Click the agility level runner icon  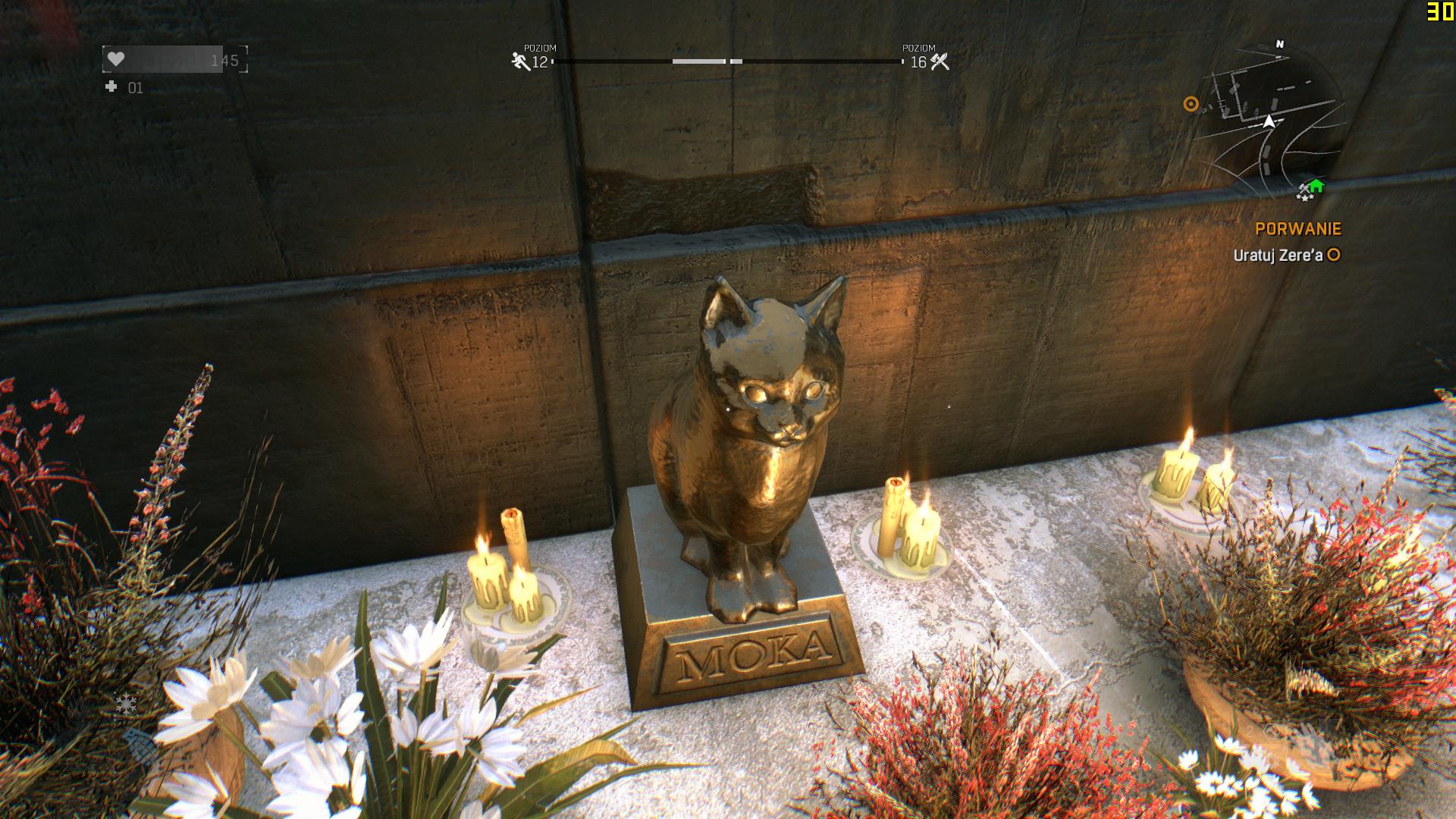click(x=521, y=61)
